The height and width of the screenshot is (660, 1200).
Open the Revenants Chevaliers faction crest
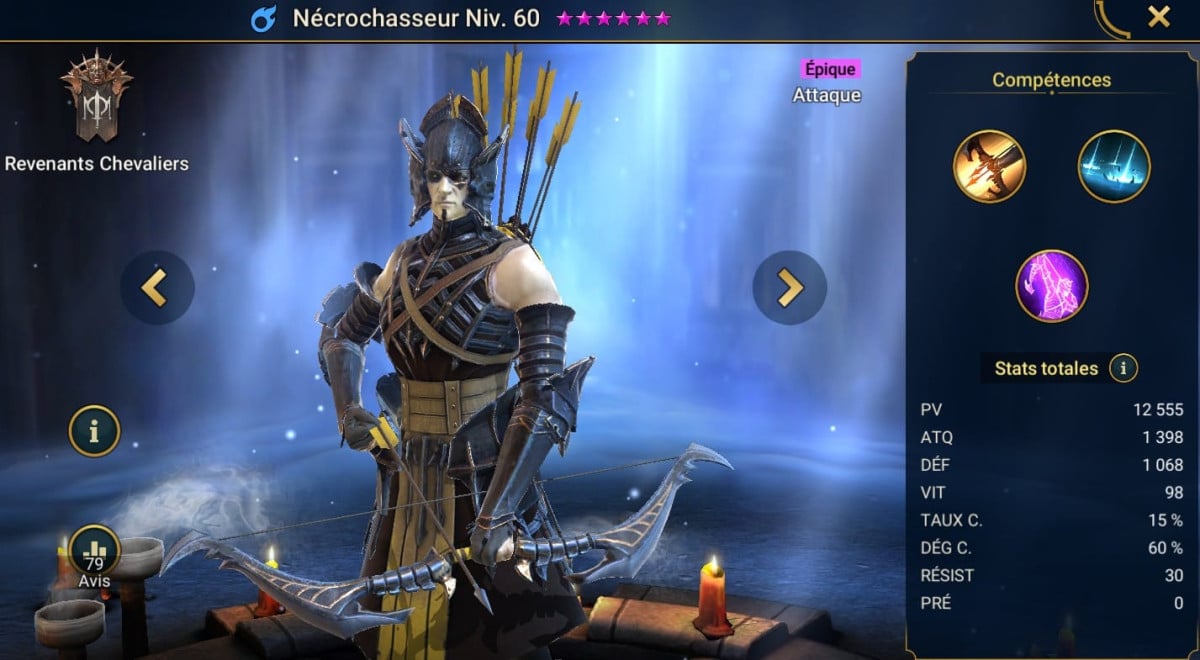[x=96, y=96]
